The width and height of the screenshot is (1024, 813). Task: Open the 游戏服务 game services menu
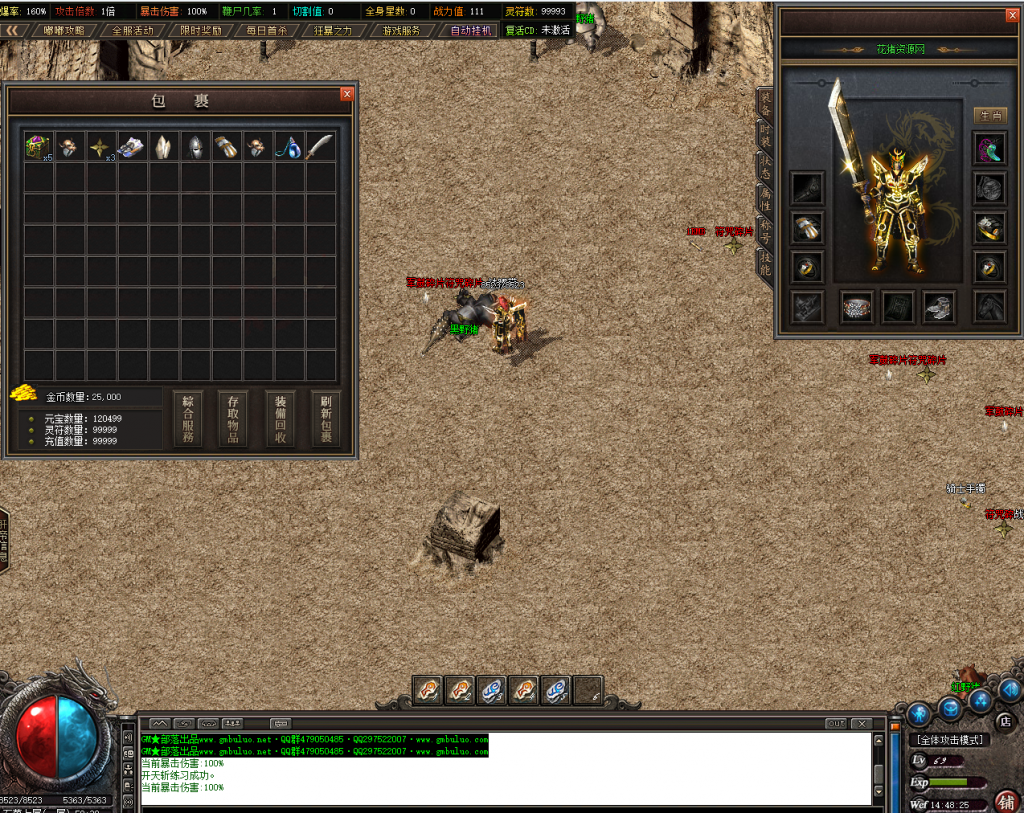point(402,30)
